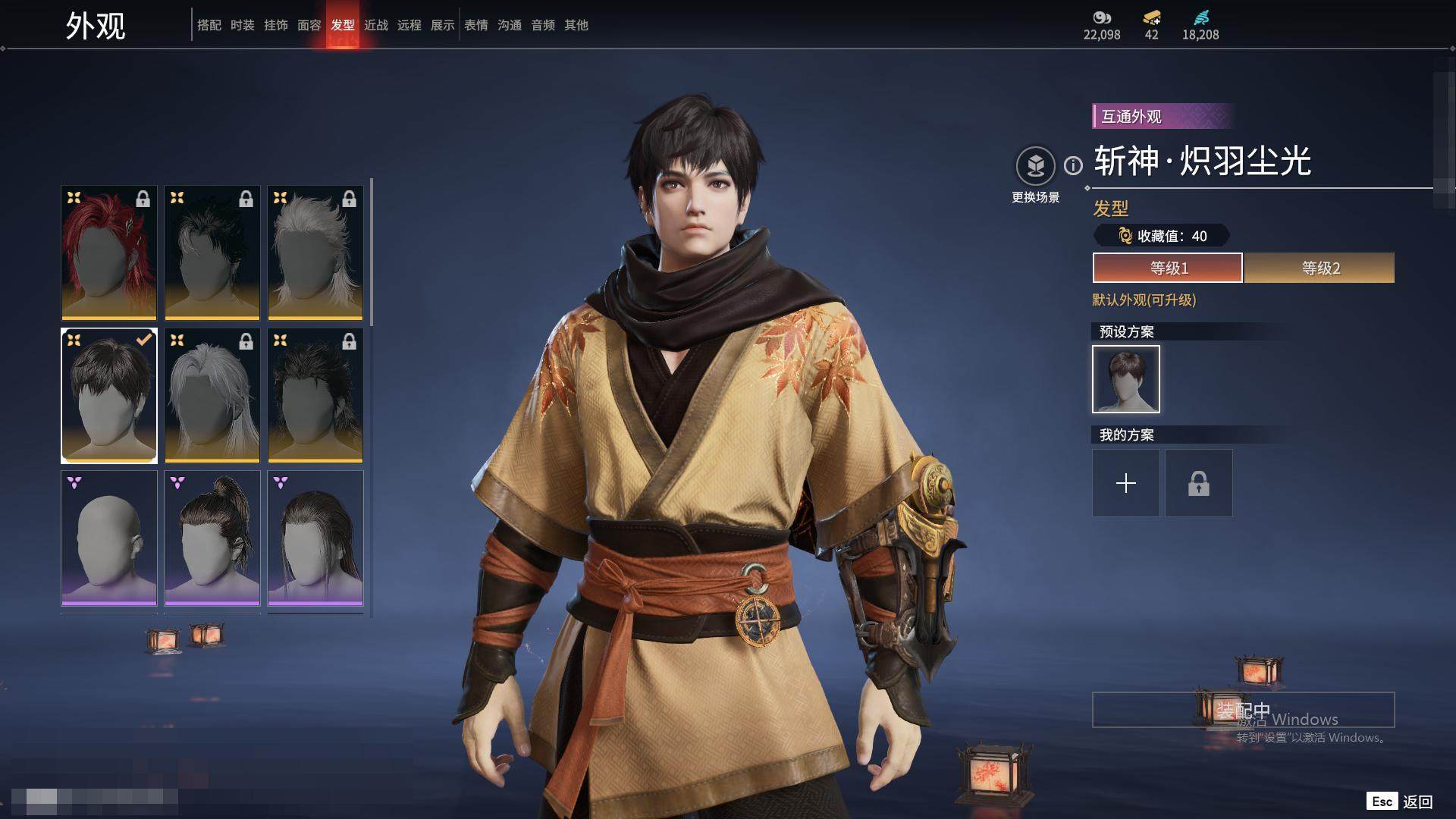
Task: Go to the 面容 face tab
Action: (x=309, y=25)
